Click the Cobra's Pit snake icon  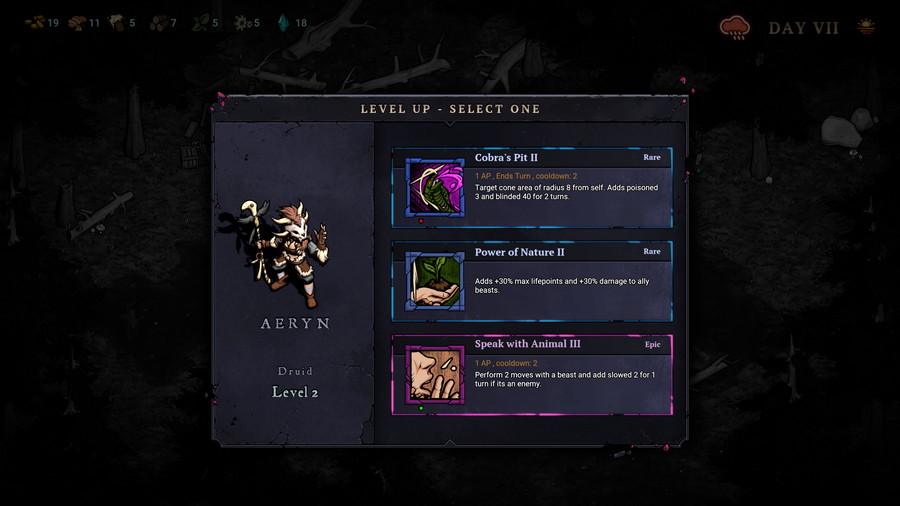435,187
